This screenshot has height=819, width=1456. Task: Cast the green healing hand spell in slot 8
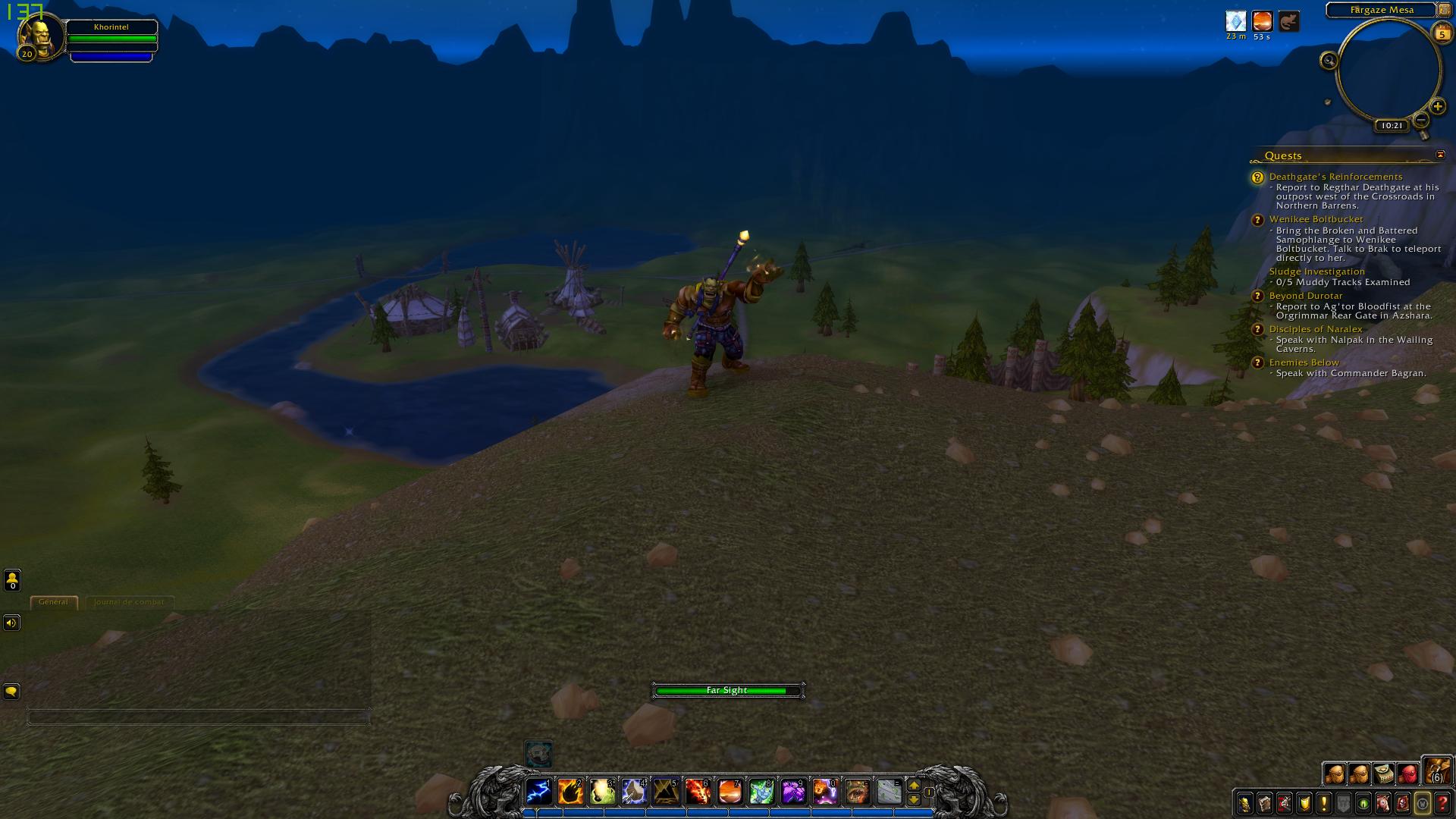761,792
